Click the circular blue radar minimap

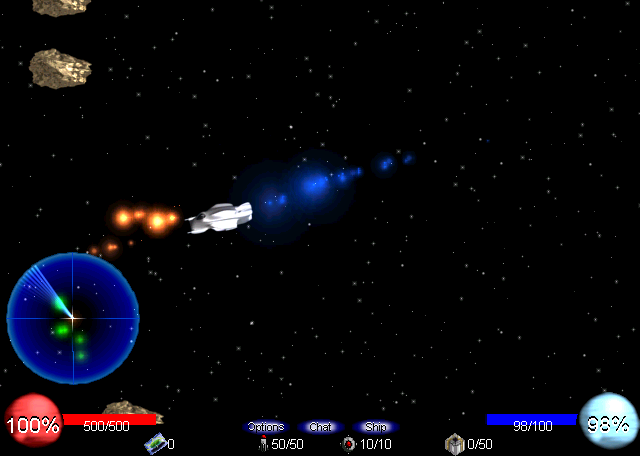[x=73, y=318]
